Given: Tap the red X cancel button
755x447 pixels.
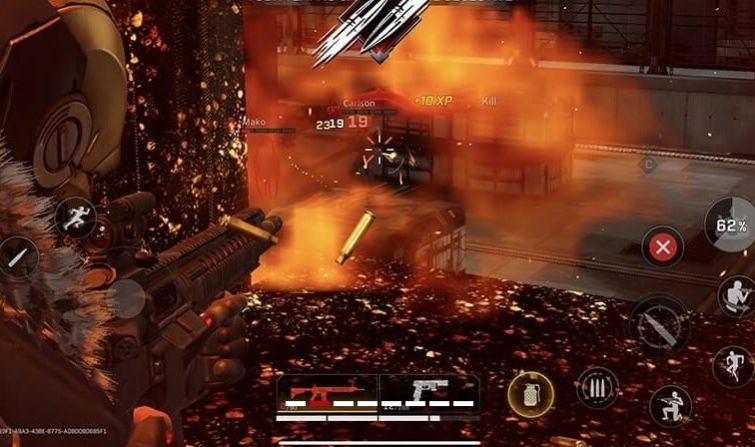Looking at the screenshot, I should (x=662, y=246).
